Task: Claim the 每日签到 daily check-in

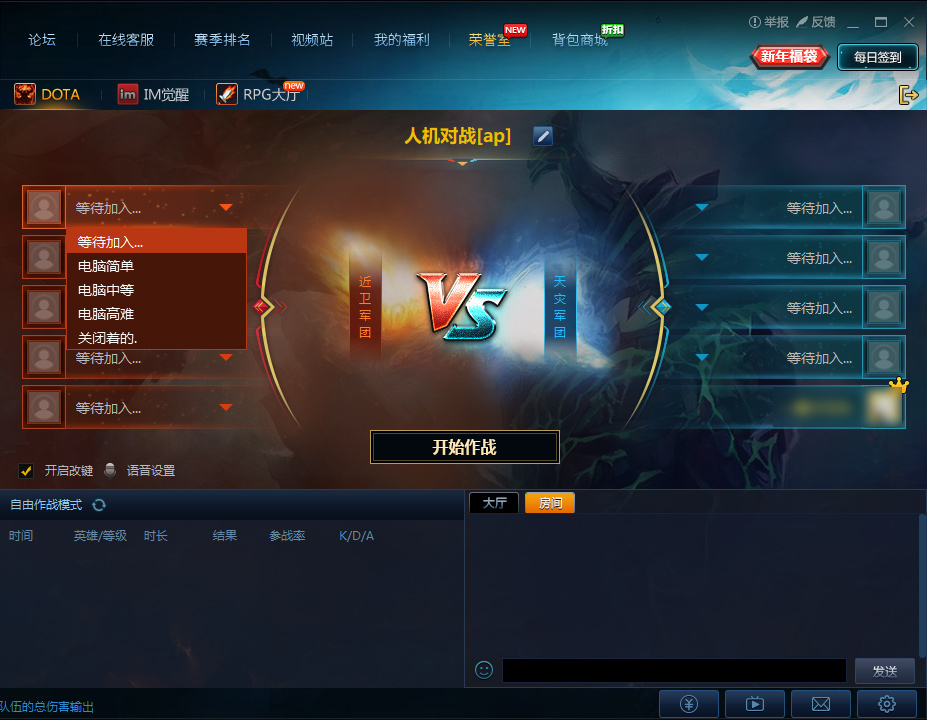Action: coord(877,57)
